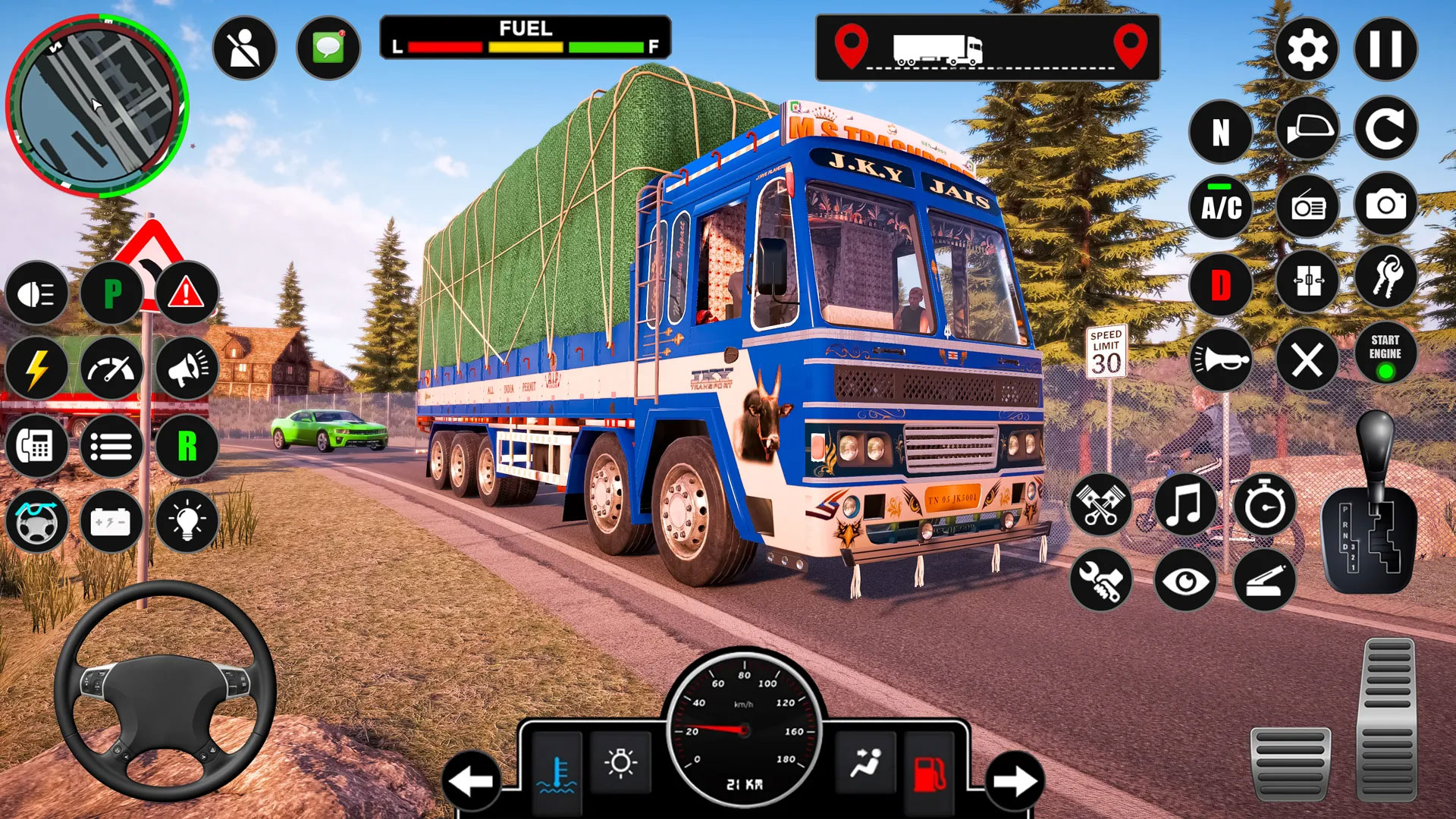
Task: Engage the parking brake P toggle
Action: point(112,292)
